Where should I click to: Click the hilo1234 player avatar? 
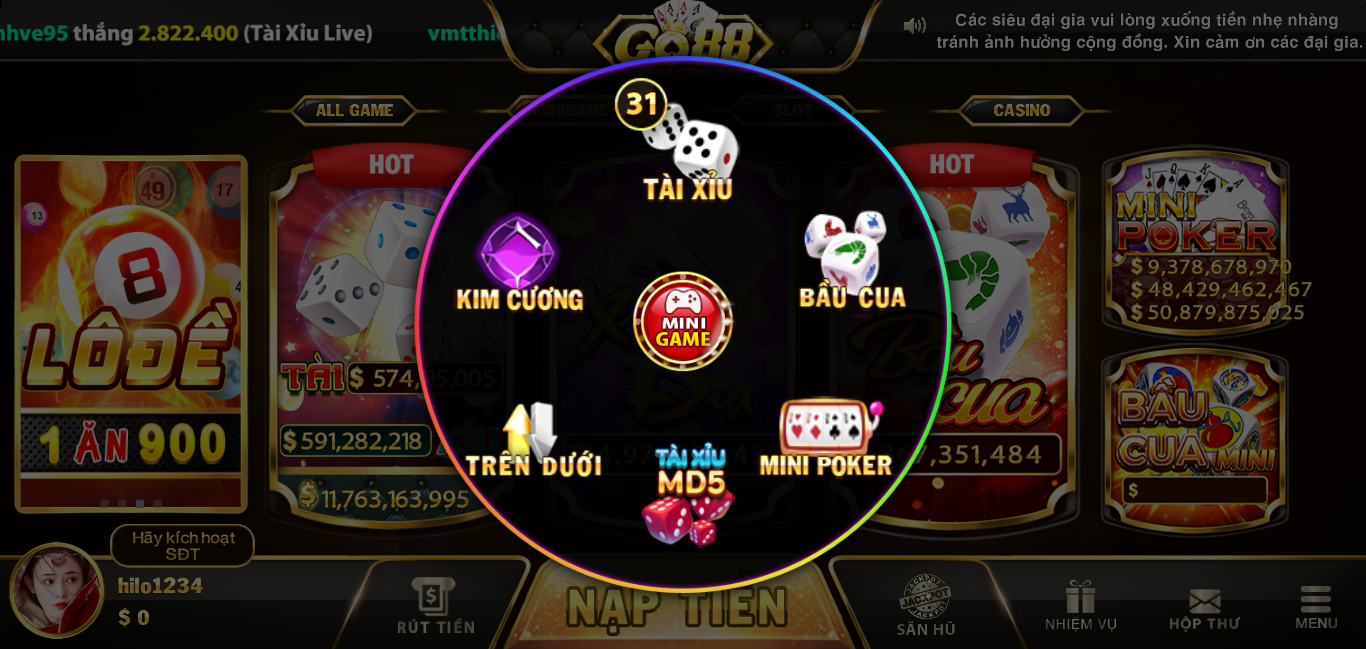(57, 590)
